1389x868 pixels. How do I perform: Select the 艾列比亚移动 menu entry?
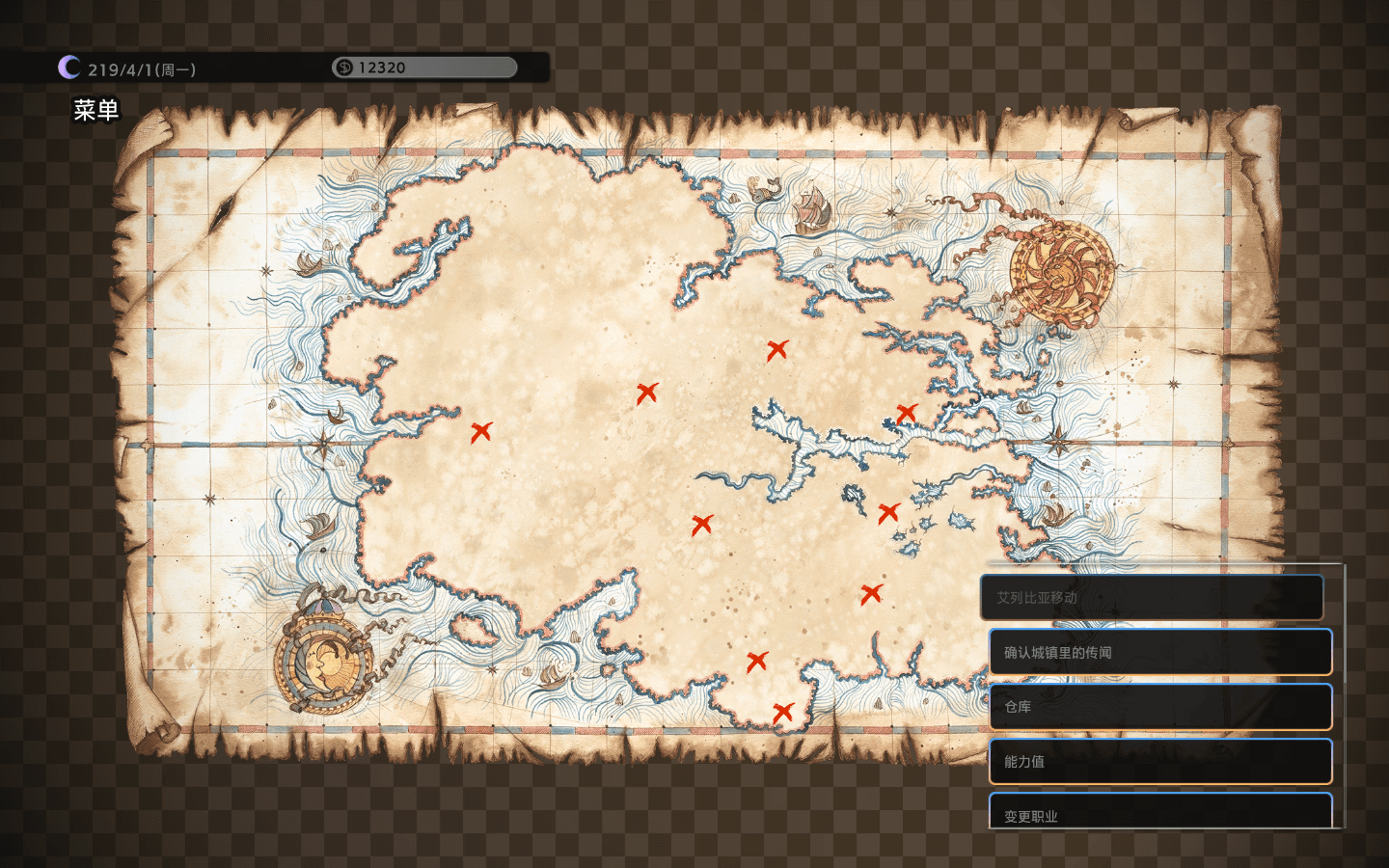[1152, 598]
